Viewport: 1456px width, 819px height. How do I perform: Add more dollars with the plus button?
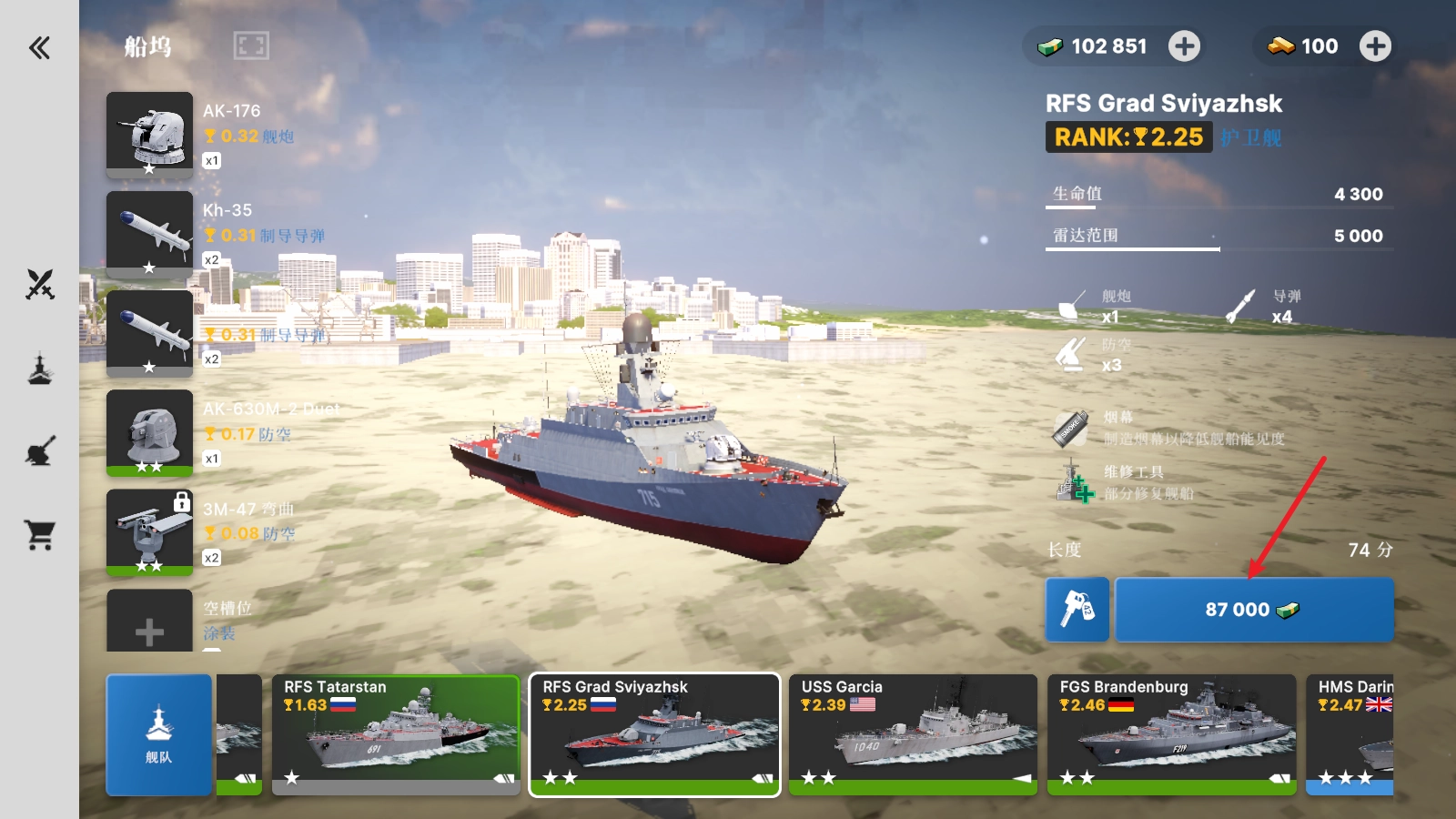pos(1184,46)
